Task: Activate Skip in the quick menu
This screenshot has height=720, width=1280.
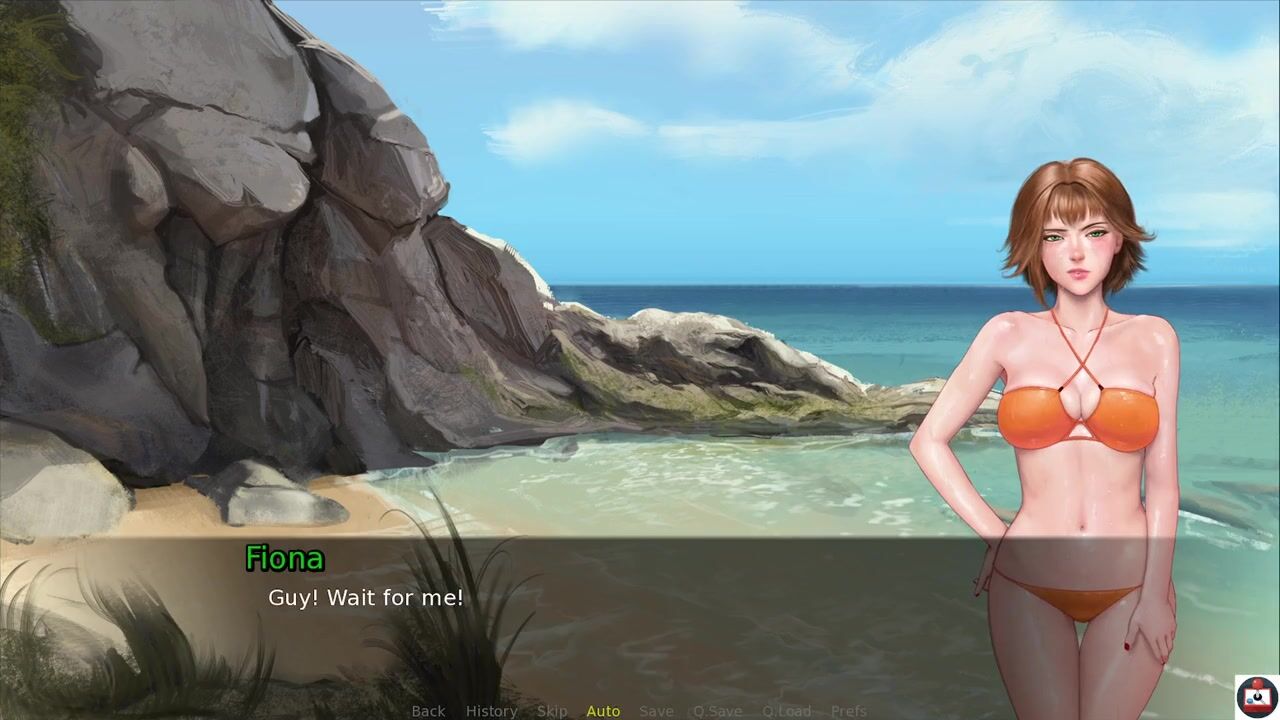Action: pos(552,711)
